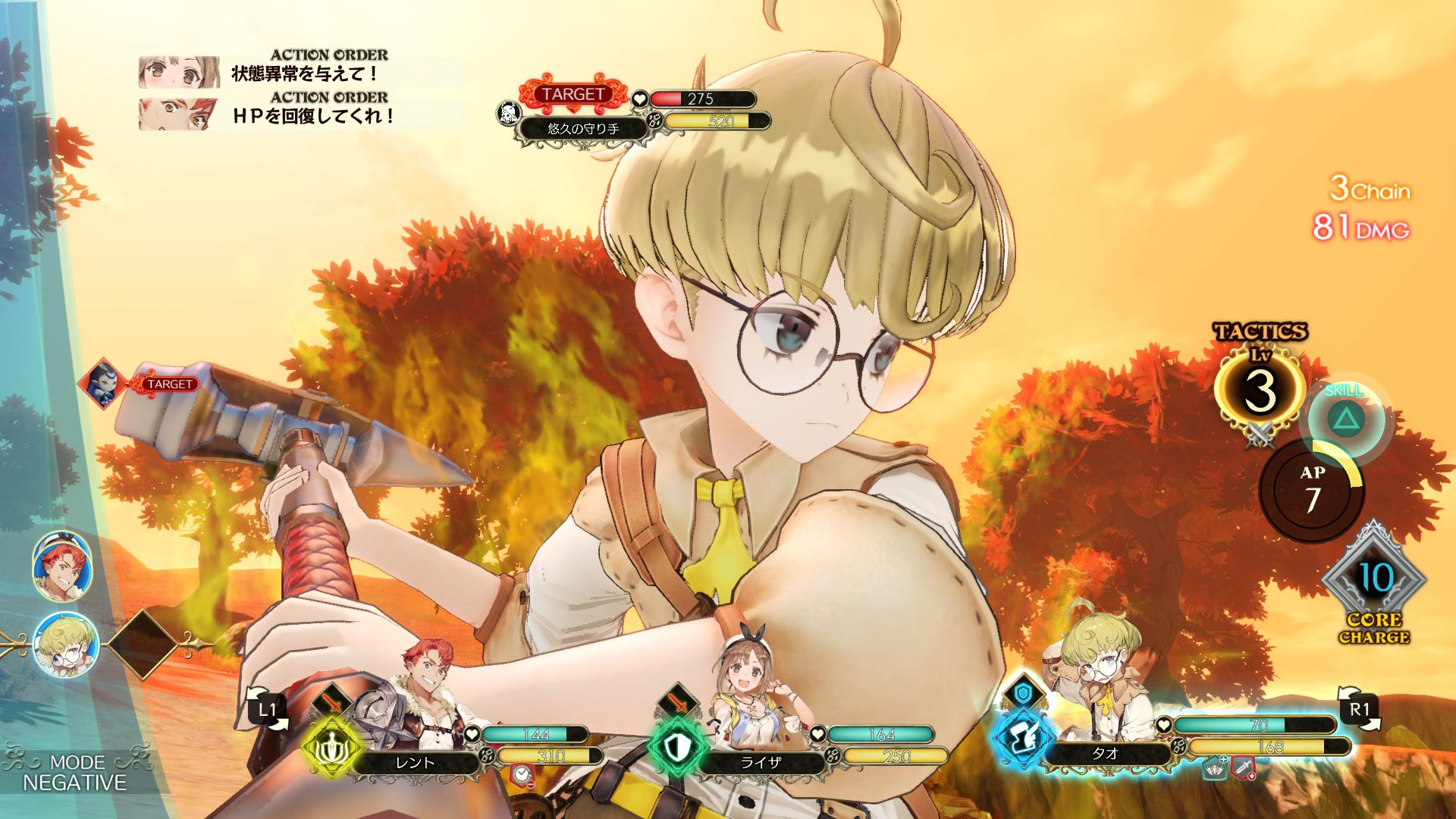Select the dice icon beside Lent's AP gauge
1456x819 pixels.
point(486,756)
